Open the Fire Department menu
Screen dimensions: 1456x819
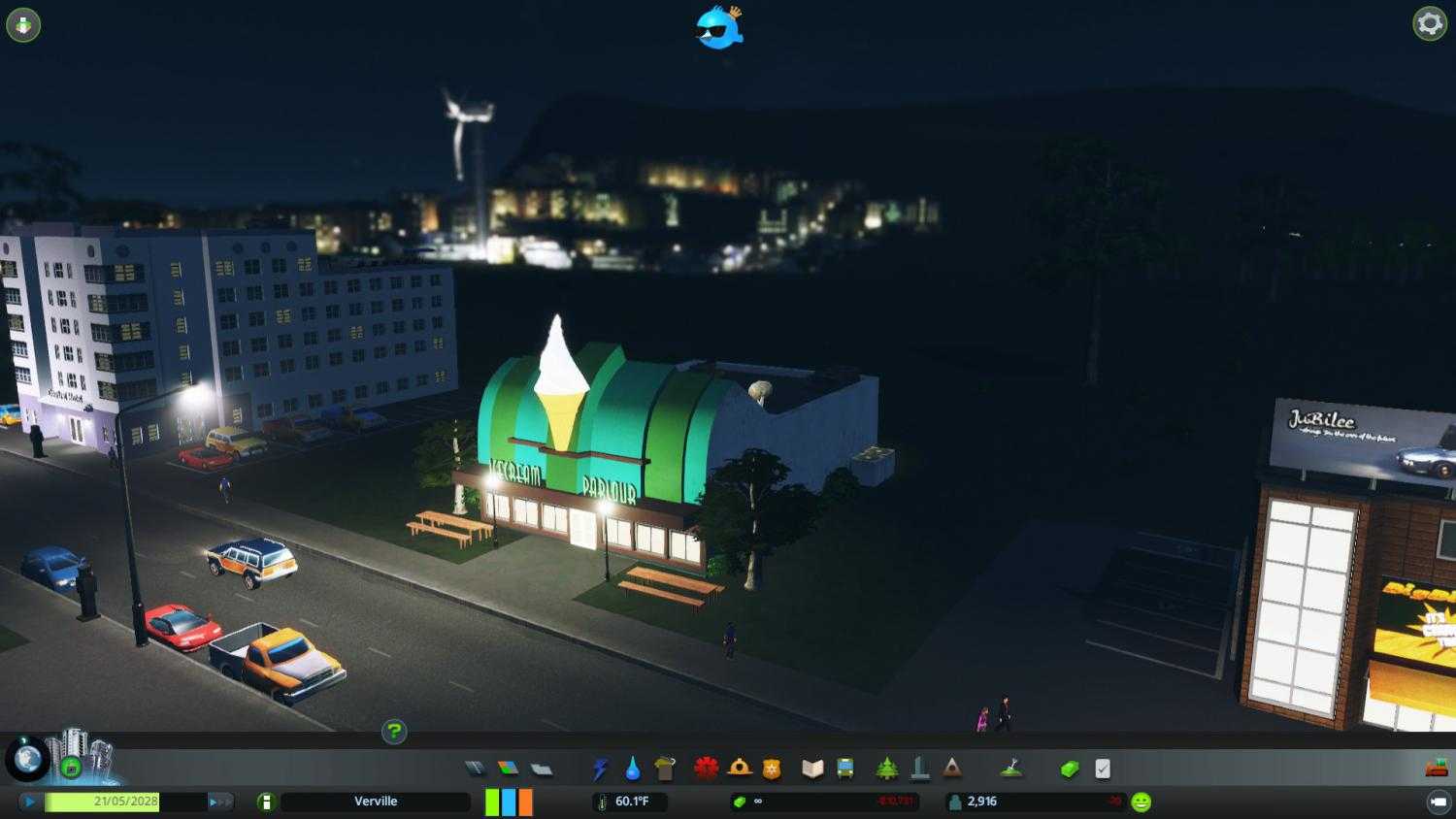click(x=741, y=768)
